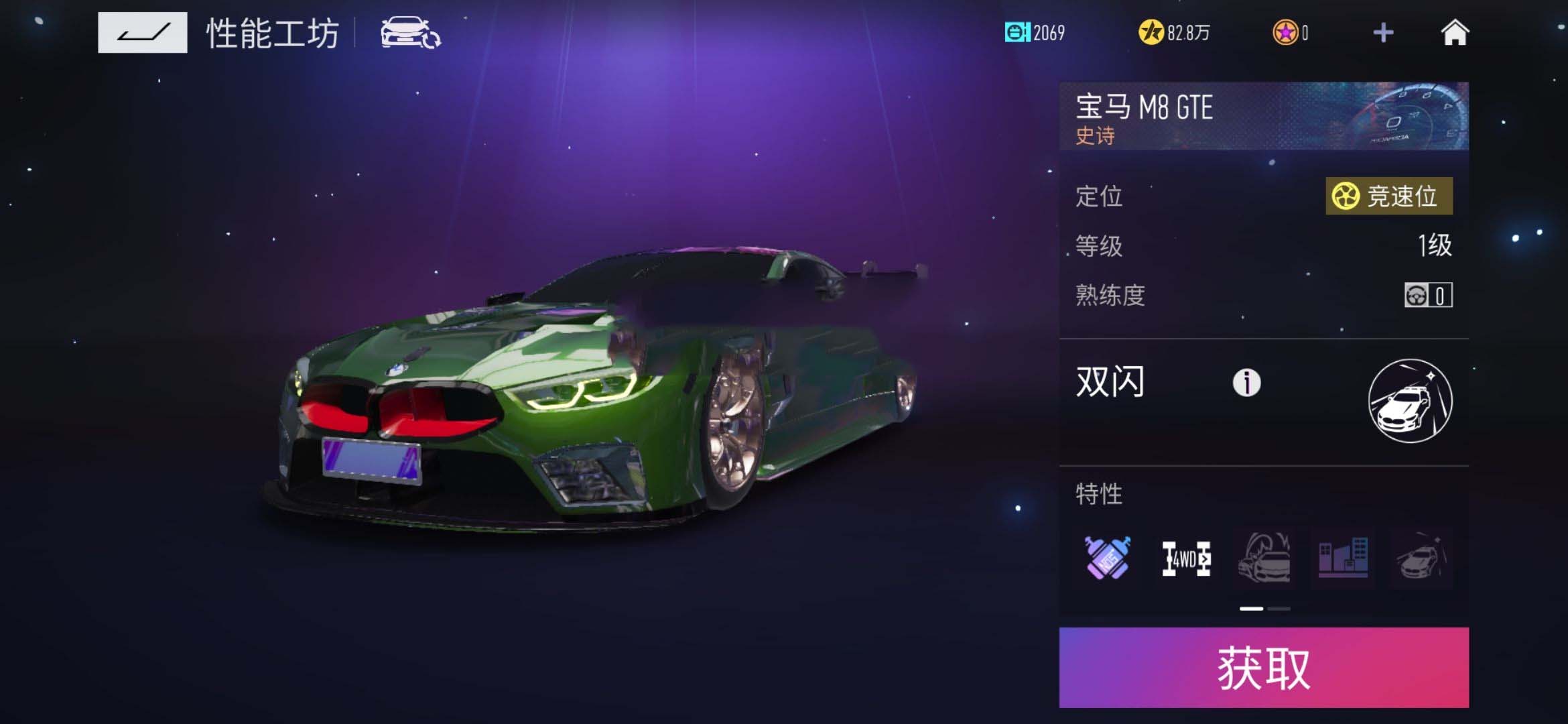Select the dimmed sparkling car trait icon

[1421, 558]
